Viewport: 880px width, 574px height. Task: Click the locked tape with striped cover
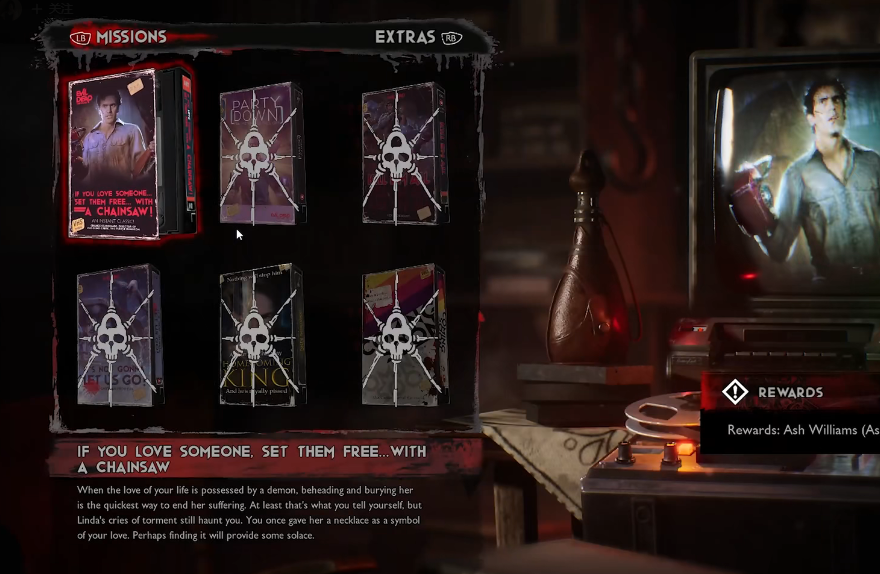pos(403,336)
